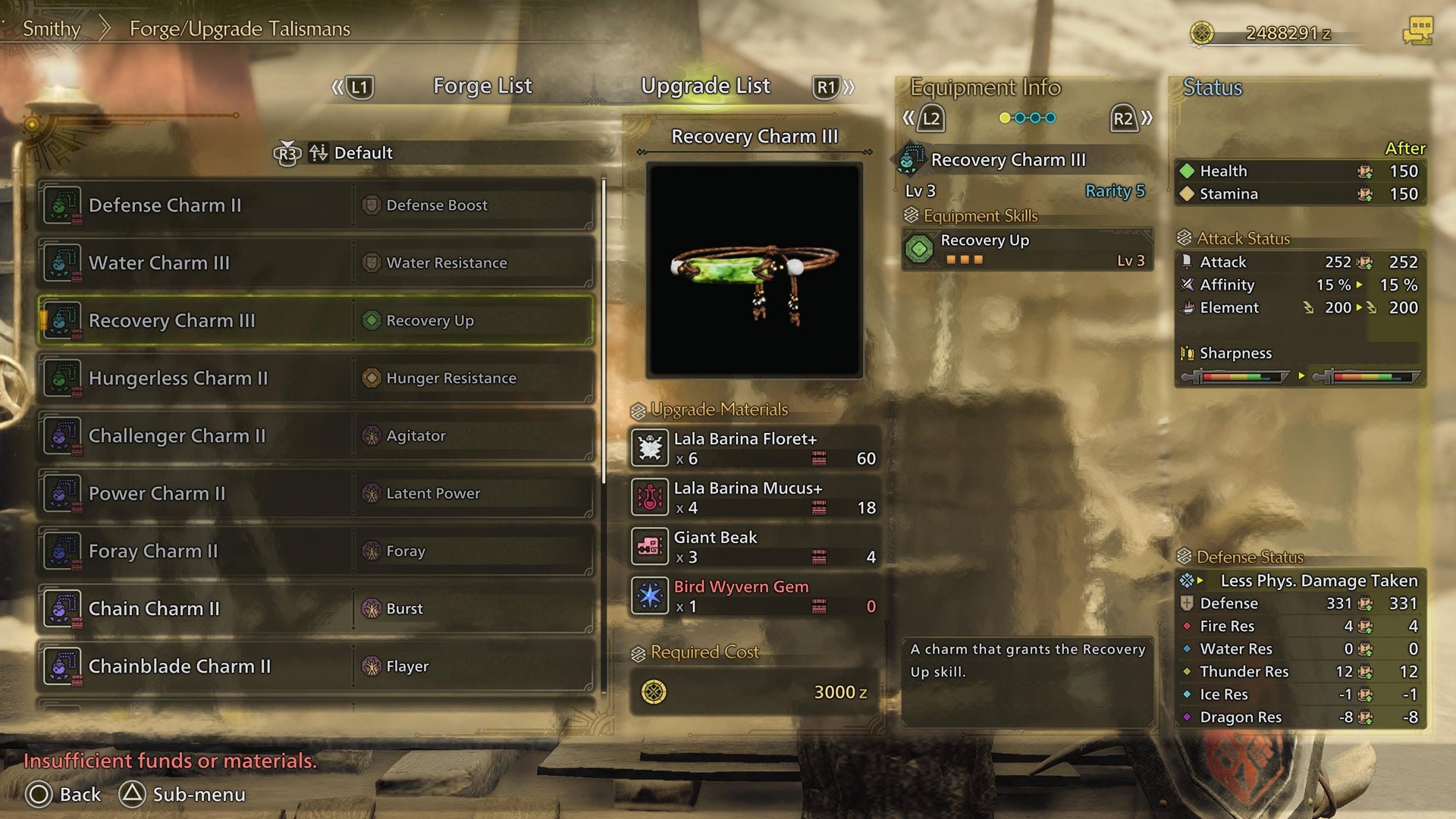Click the Recovery Up skill gem icon
Screen dimensions: 1456x819
[x=920, y=249]
